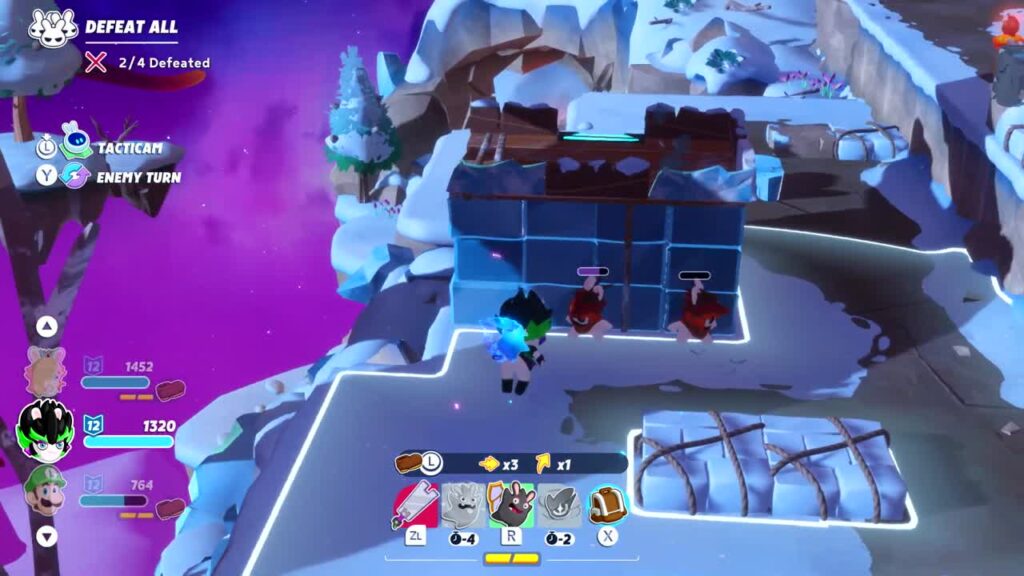Click the greyed-out hero technique on cooldown
Image resolution: width=1024 pixels, height=576 pixels.
(560, 505)
